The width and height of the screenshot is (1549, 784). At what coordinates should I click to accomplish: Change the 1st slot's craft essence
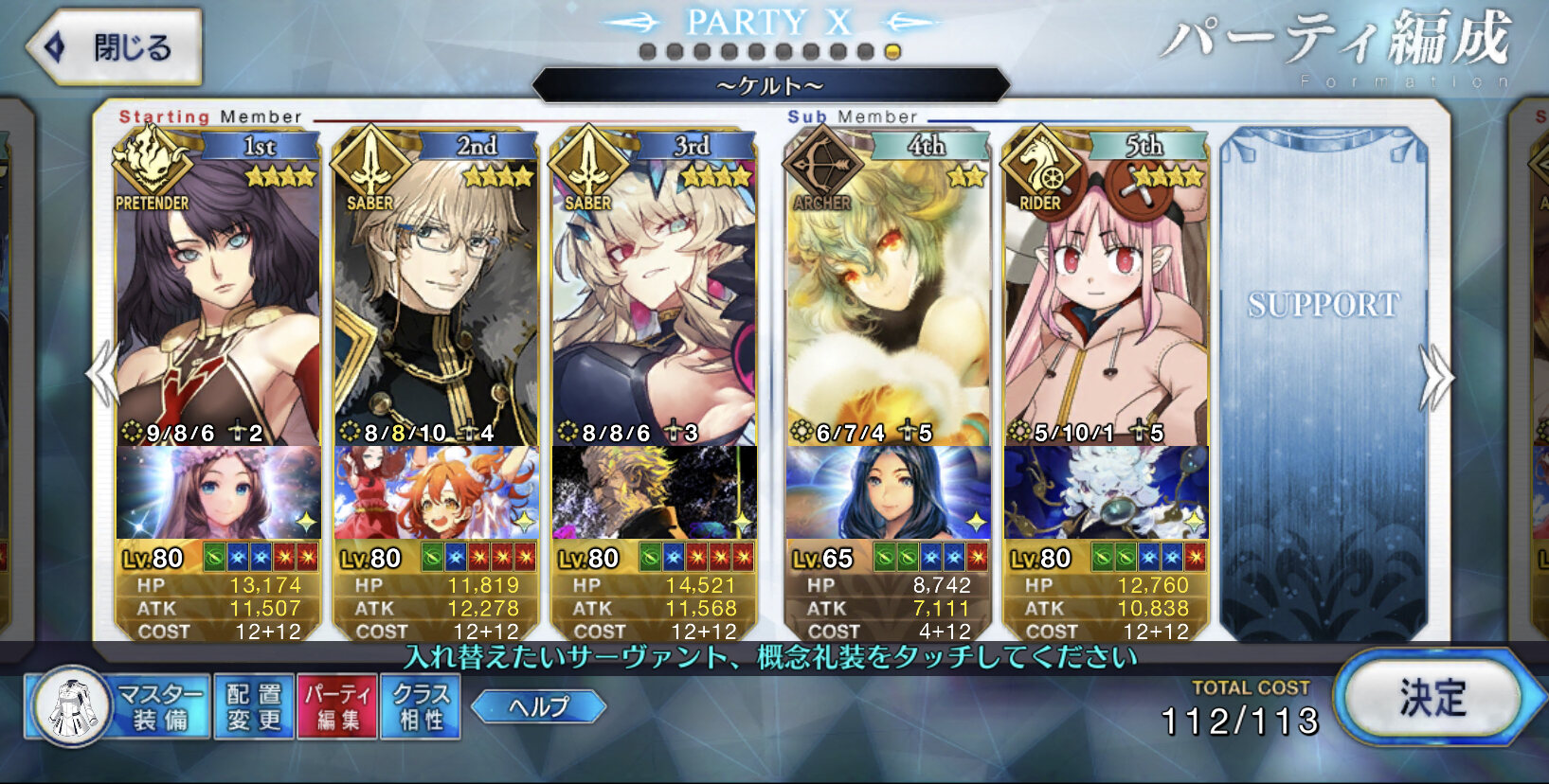218,493
